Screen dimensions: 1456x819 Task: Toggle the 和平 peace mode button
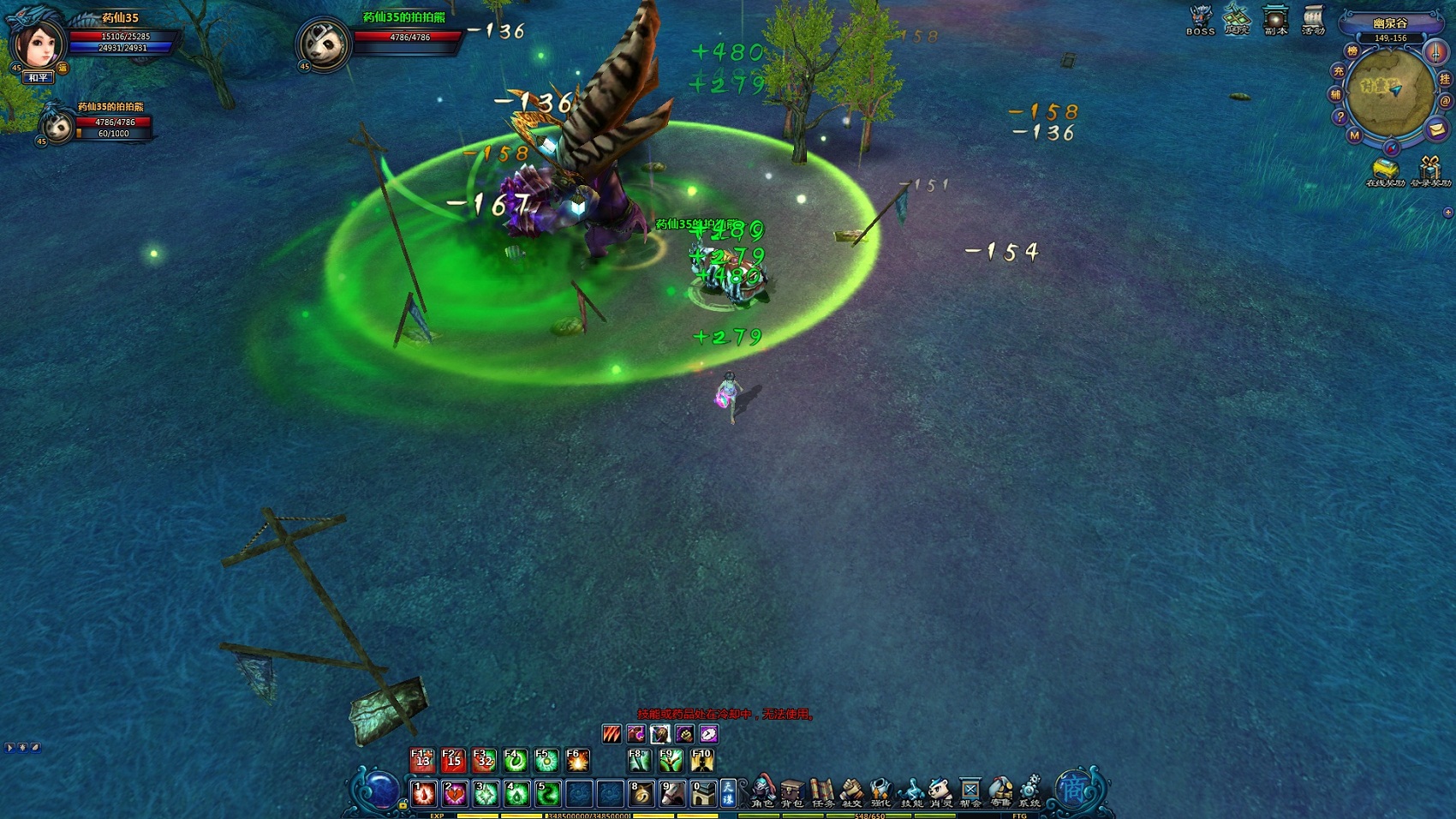pyautogui.click(x=39, y=78)
